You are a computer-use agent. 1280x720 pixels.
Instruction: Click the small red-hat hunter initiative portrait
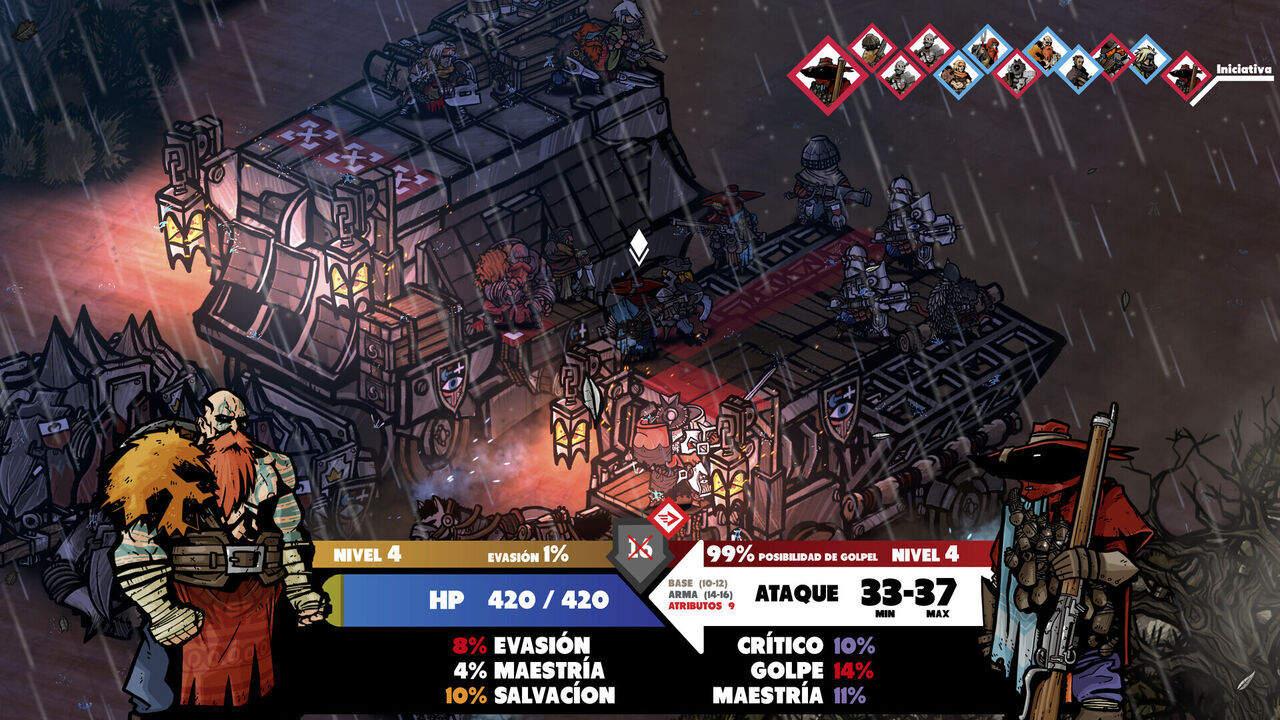click(x=1186, y=75)
